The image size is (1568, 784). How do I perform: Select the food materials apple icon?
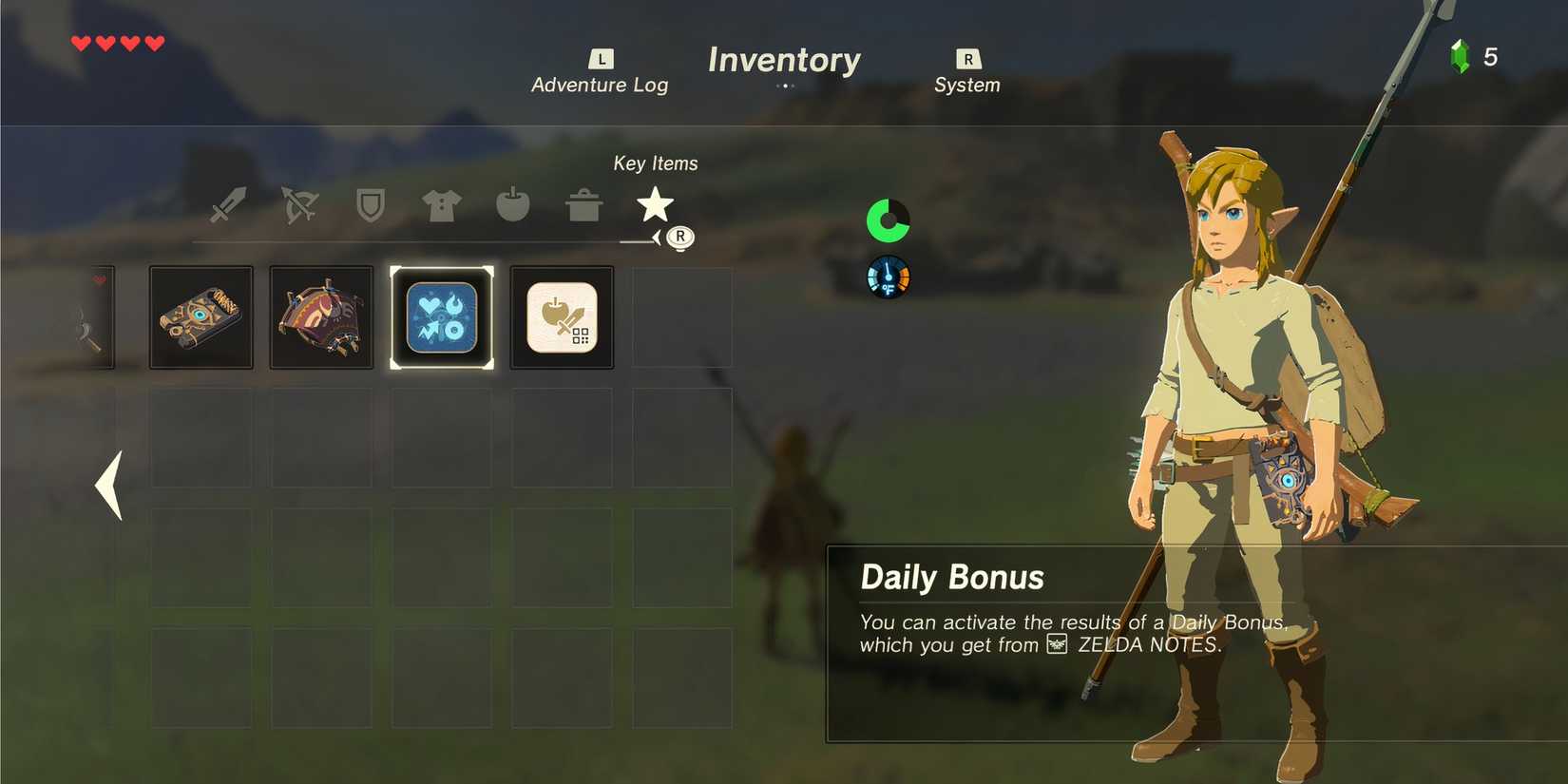coord(512,205)
